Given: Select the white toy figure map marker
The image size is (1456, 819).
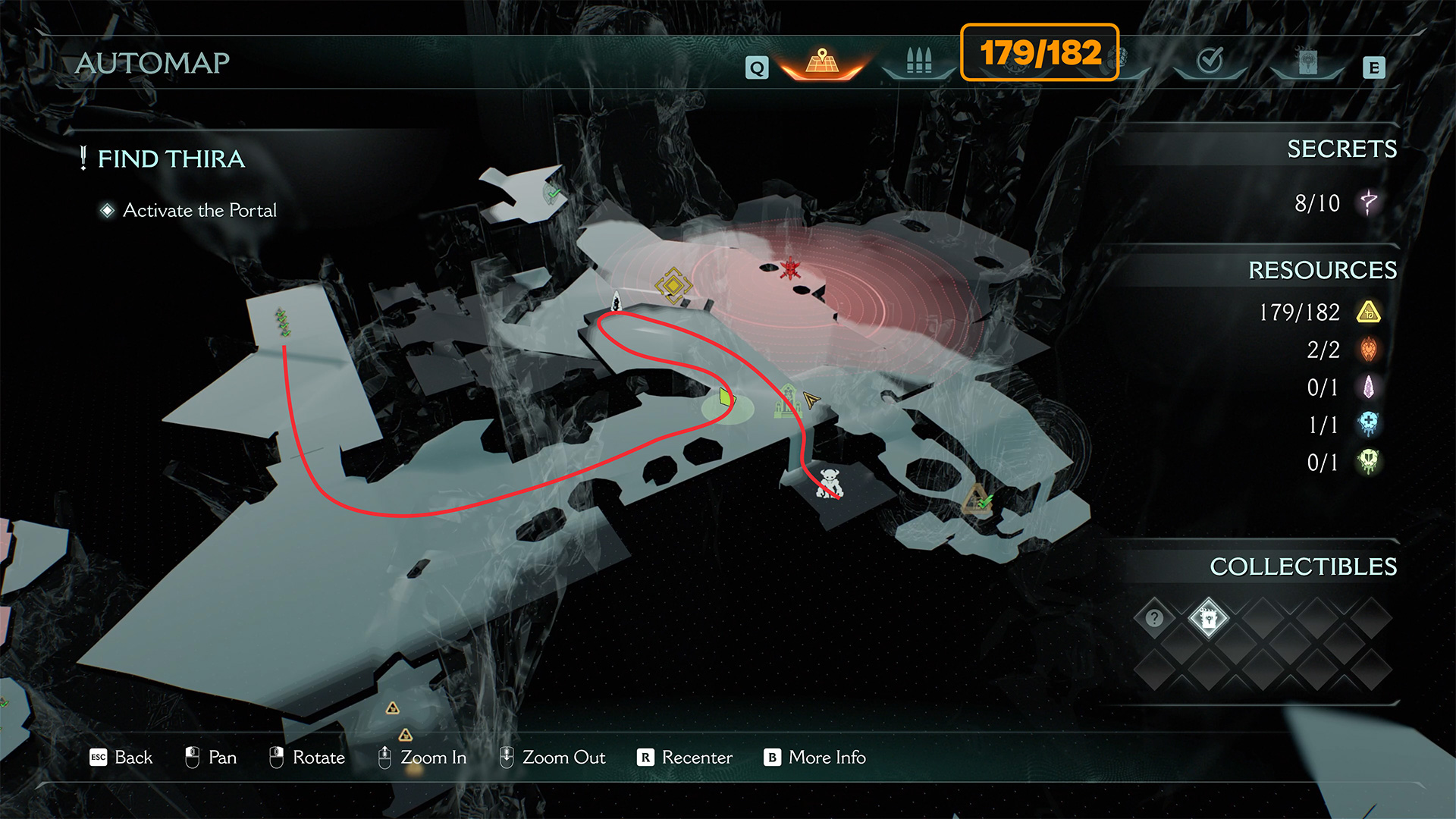Looking at the screenshot, I should tap(829, 483).
